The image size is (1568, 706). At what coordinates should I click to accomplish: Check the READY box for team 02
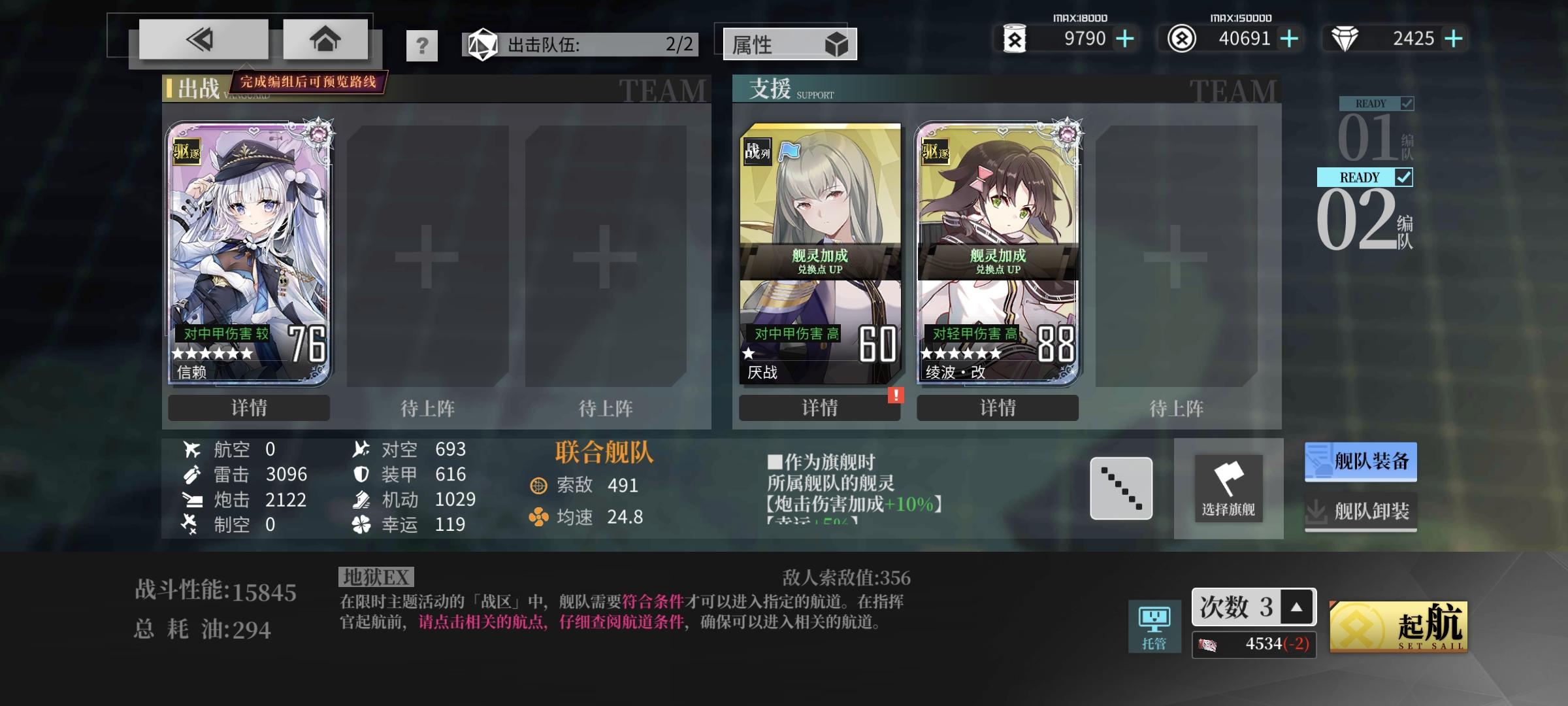pos(1403,177)
